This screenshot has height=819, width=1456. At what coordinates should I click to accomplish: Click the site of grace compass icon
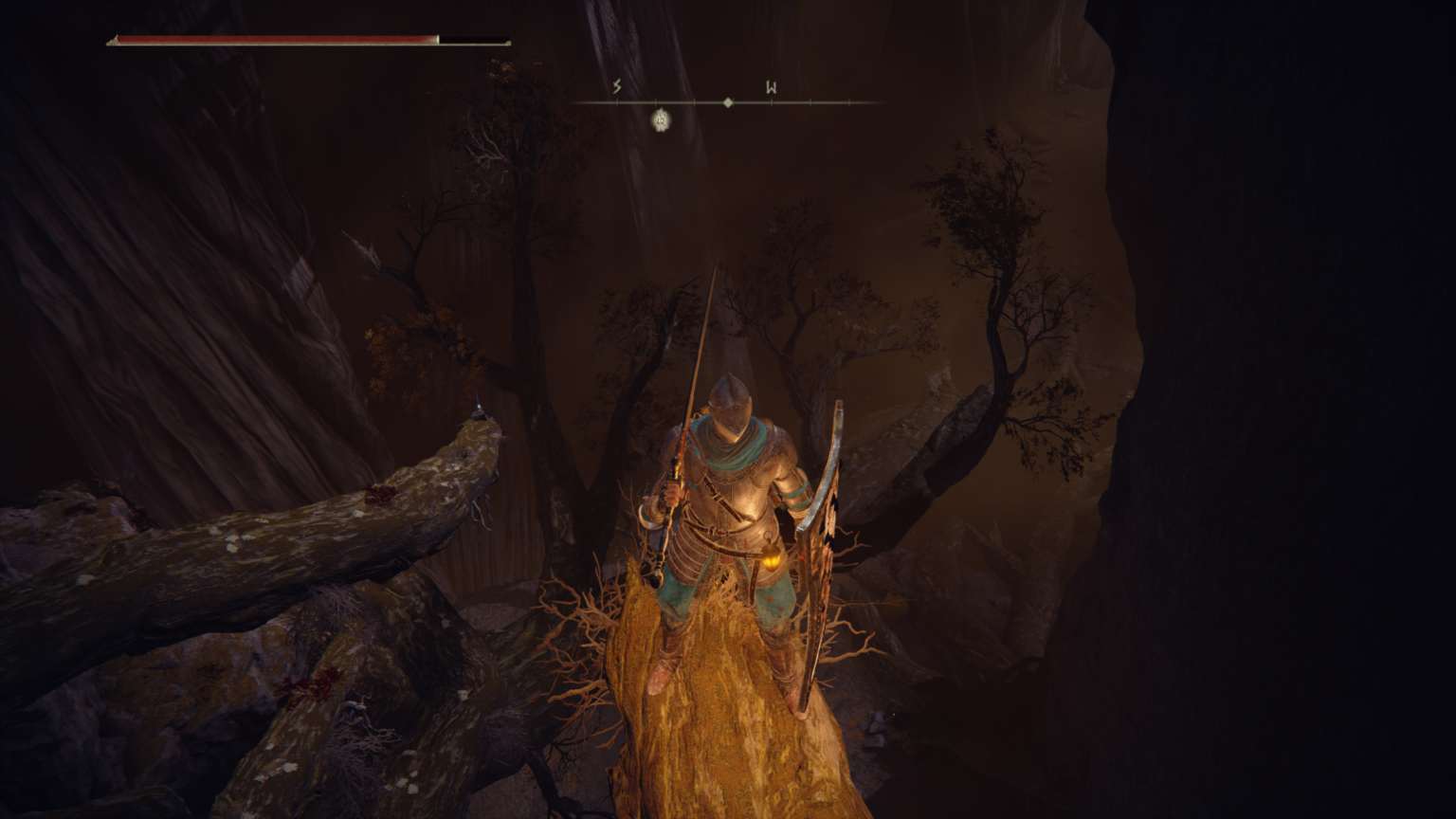click(661, 120)
